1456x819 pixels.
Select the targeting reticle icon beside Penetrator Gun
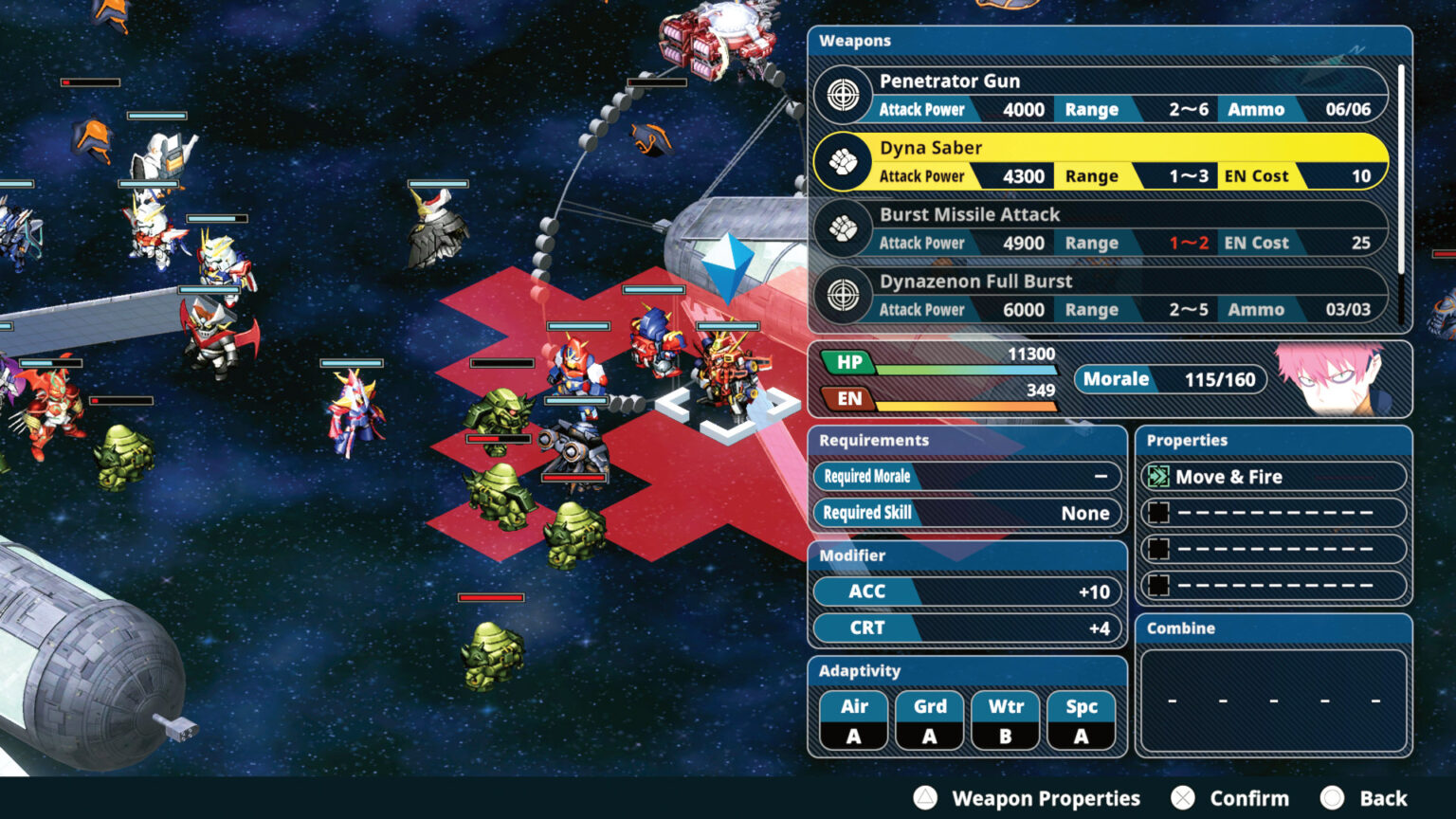[844, 95]
